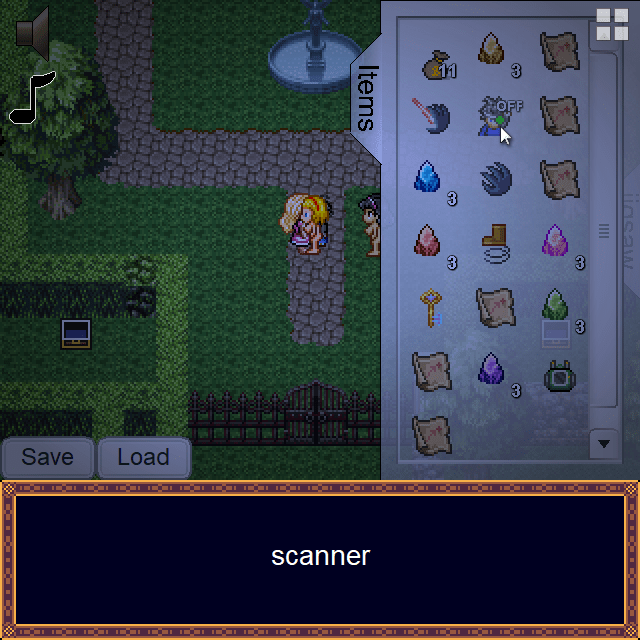Select the red crystal item

(x=428, y=242)
